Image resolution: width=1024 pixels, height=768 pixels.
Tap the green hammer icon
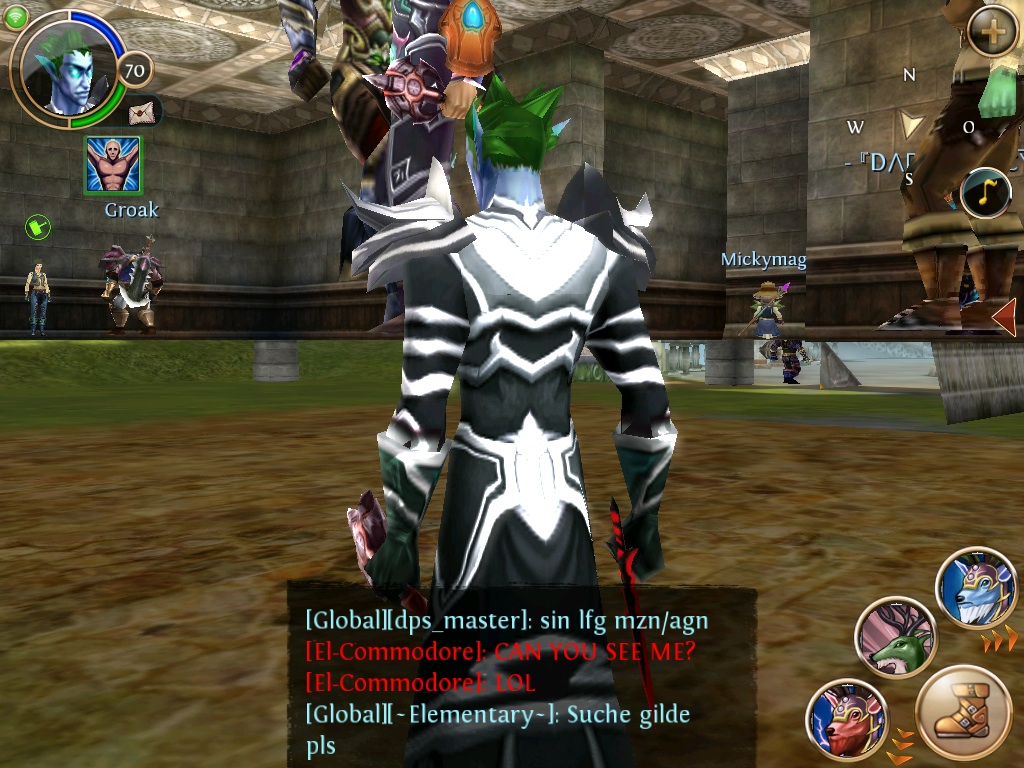38,228
